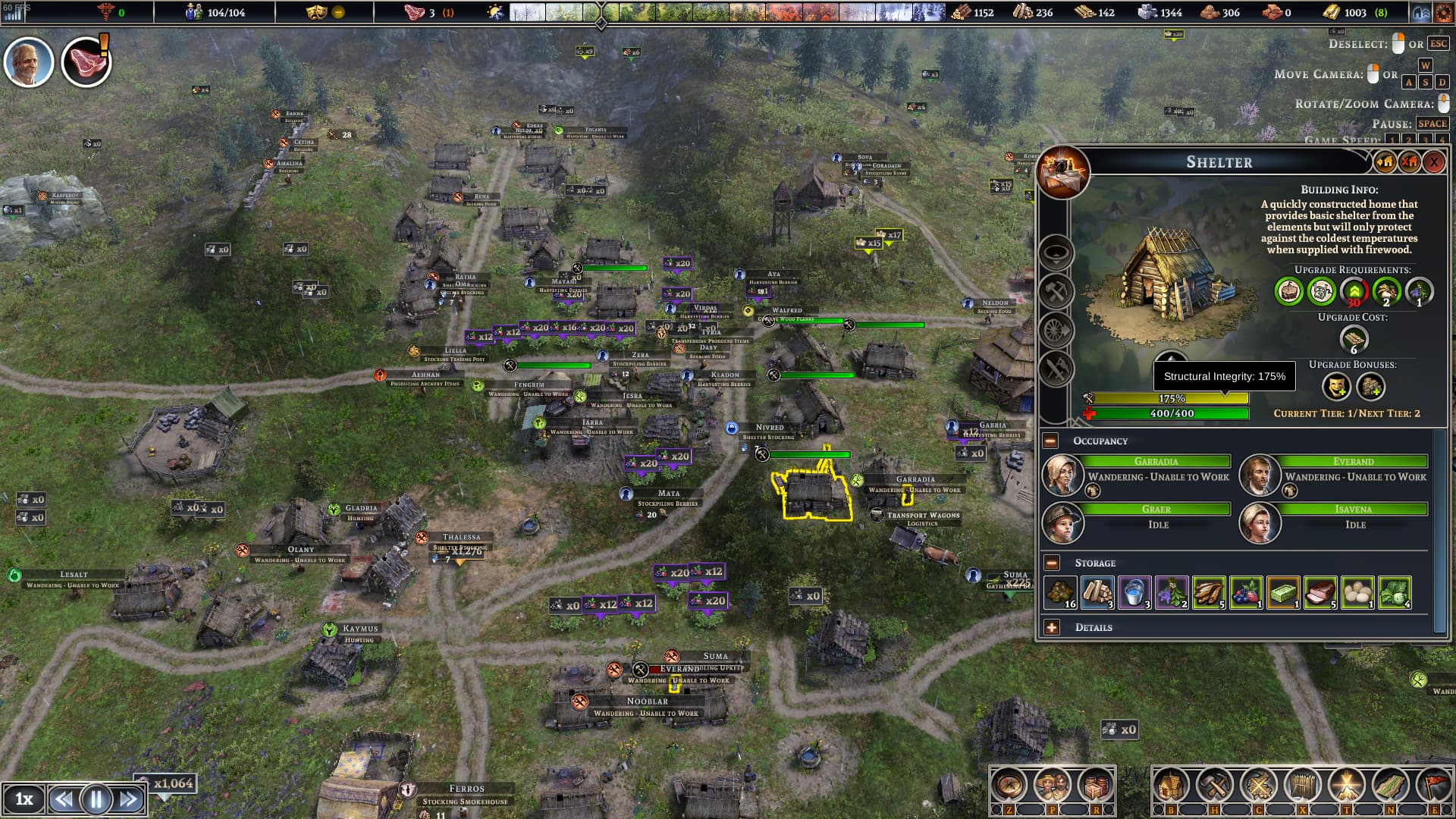Click the meat alert notification icon

(86, 62)
